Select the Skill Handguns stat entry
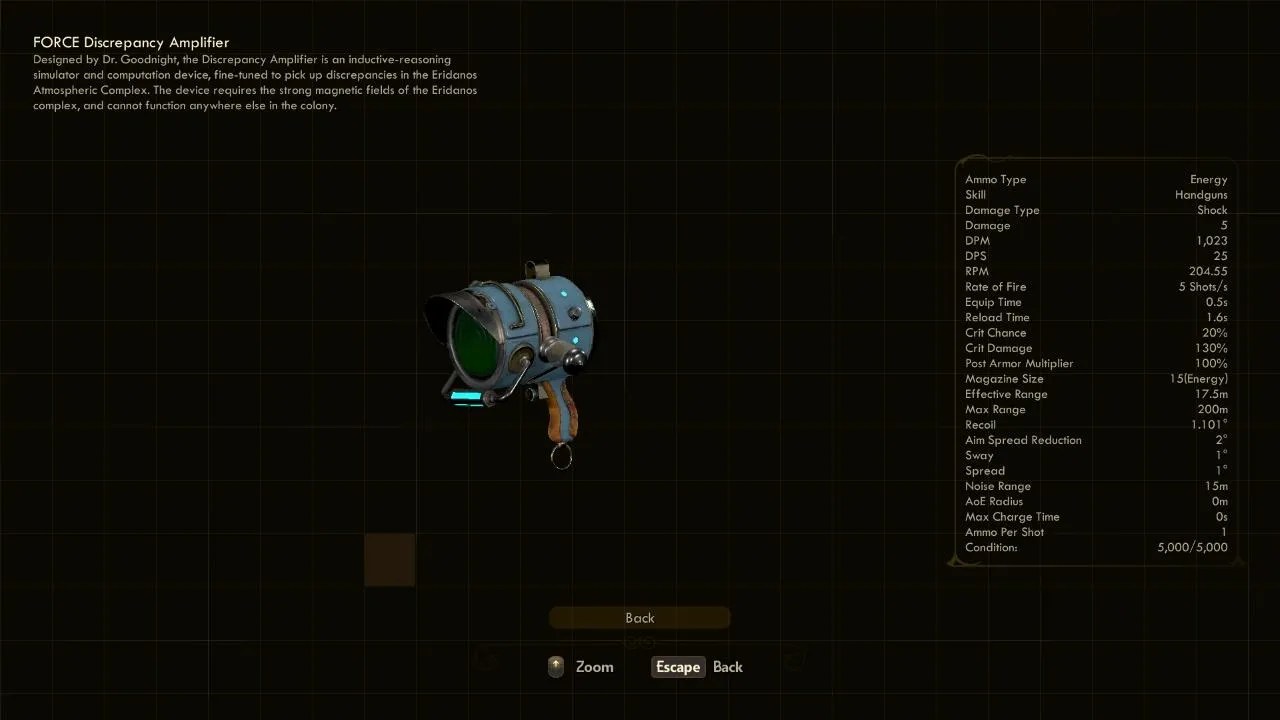This screenshot has height=720, width=1280. coord(1095,194)
